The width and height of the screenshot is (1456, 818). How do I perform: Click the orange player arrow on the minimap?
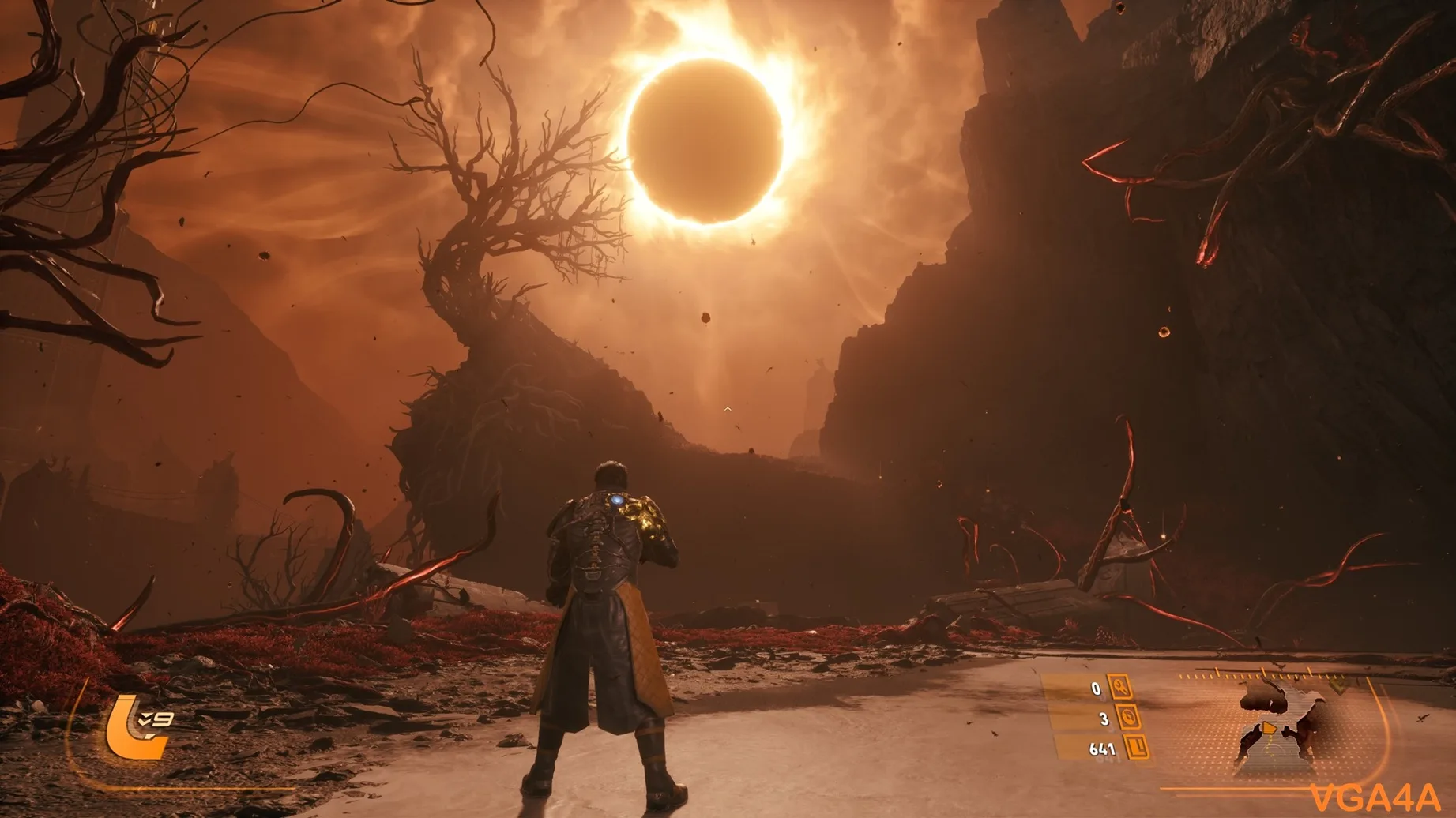1266,727
